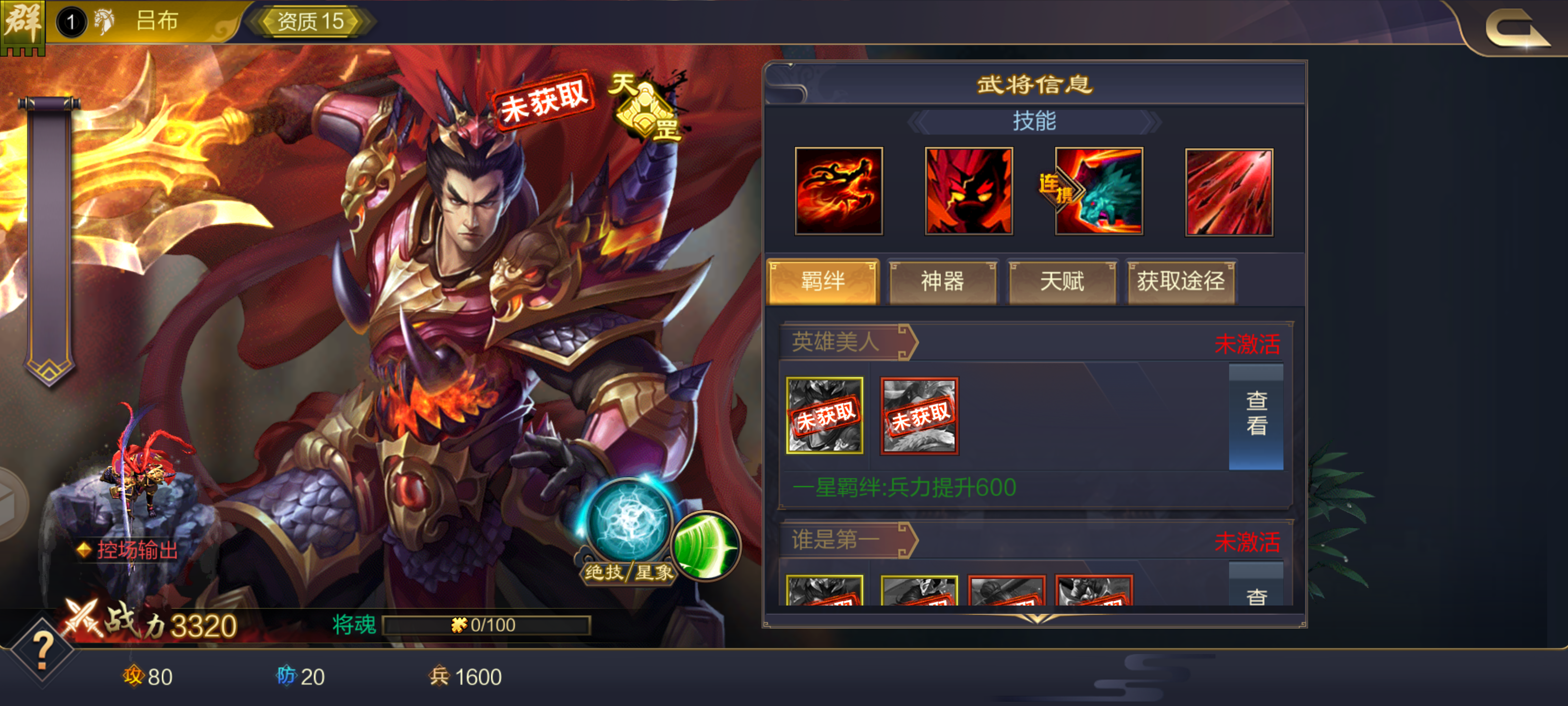This screenshot has width=1568, height=706.
Task: Open the 天赋 tab
Action: pos(1061,282)
